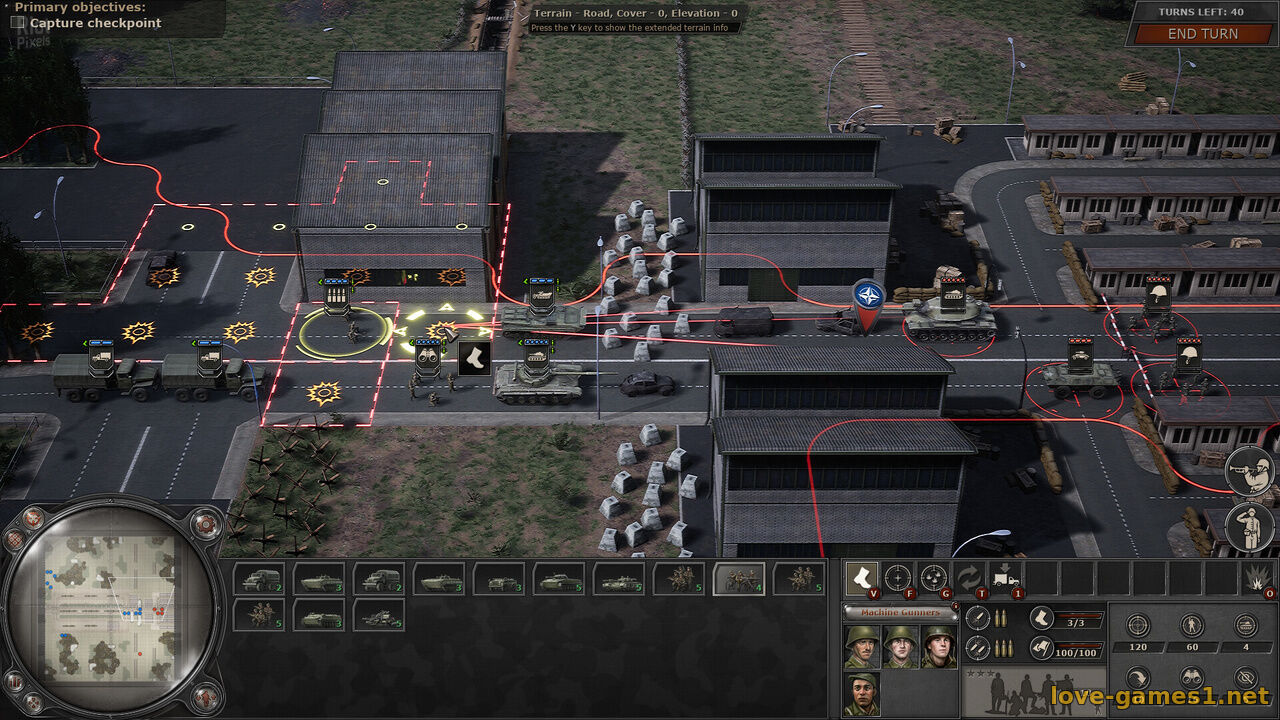Use the load-into-truck transport action

[1005, 578]
